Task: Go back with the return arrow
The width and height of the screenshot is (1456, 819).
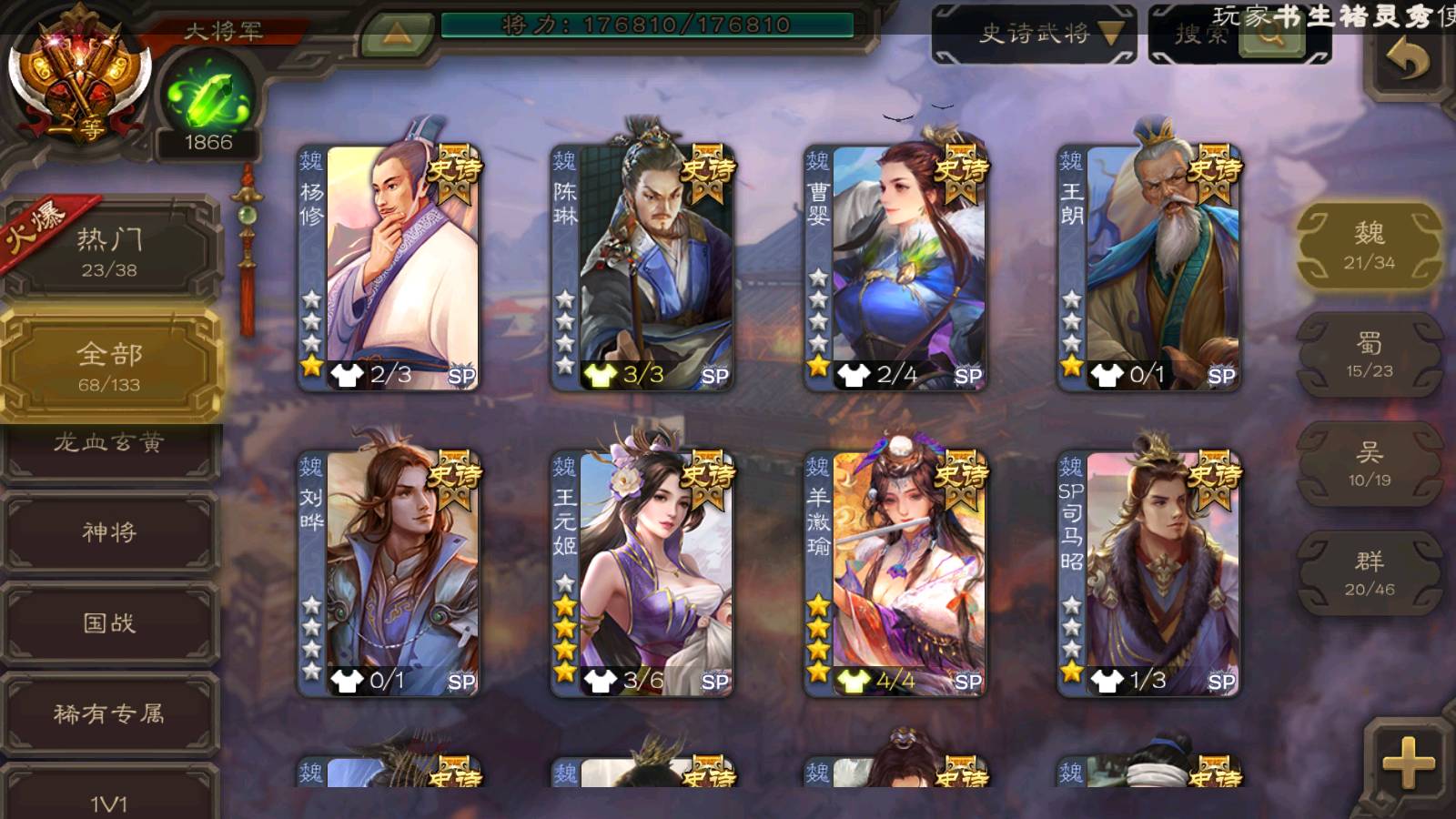Action: (1407, 61)
